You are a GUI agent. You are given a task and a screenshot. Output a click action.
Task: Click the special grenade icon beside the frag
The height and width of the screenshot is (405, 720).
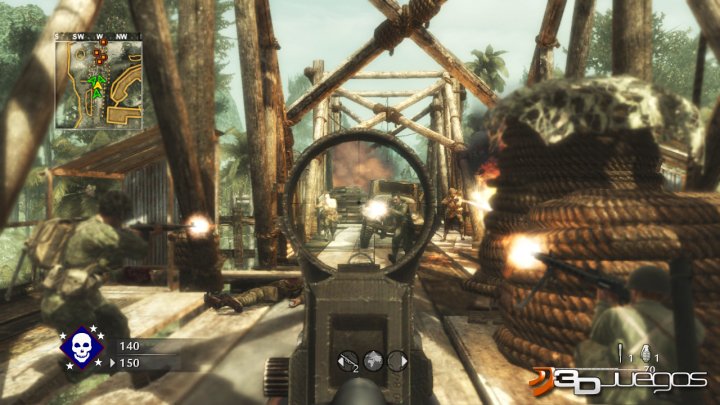click(x=621, y=352)
